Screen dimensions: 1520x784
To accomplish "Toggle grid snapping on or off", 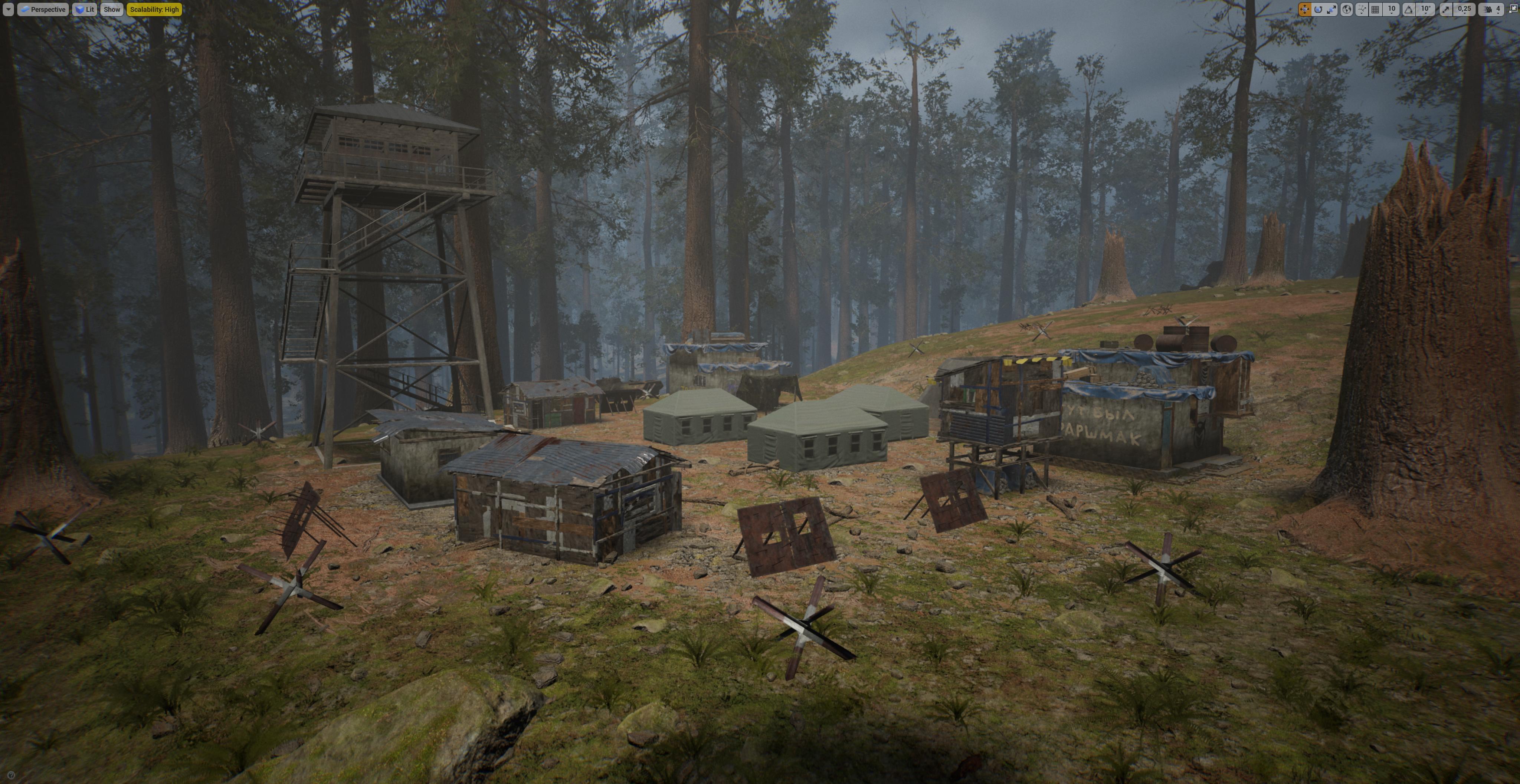I will (1376, 9).
